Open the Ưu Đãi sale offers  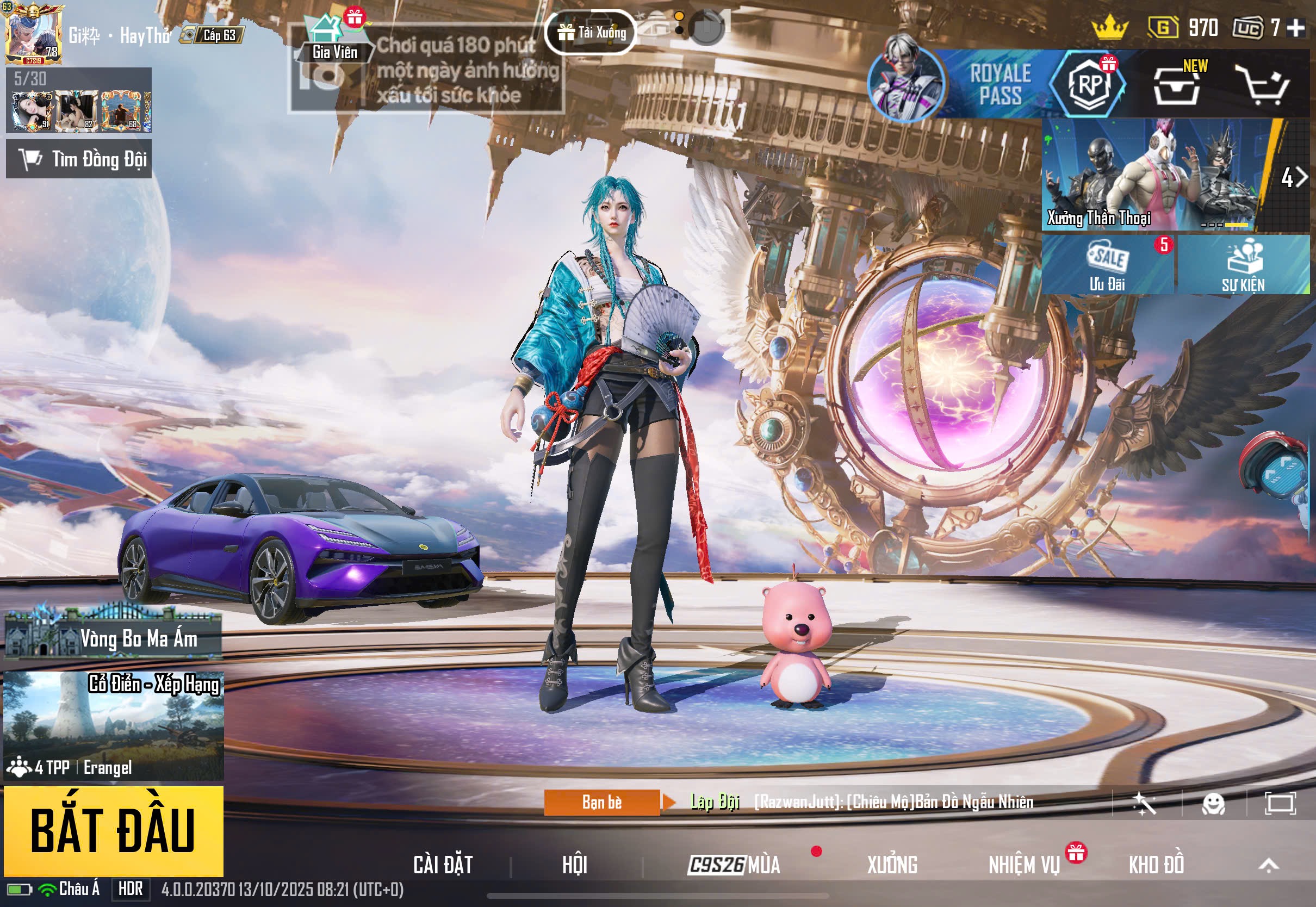coord(1107,265)
